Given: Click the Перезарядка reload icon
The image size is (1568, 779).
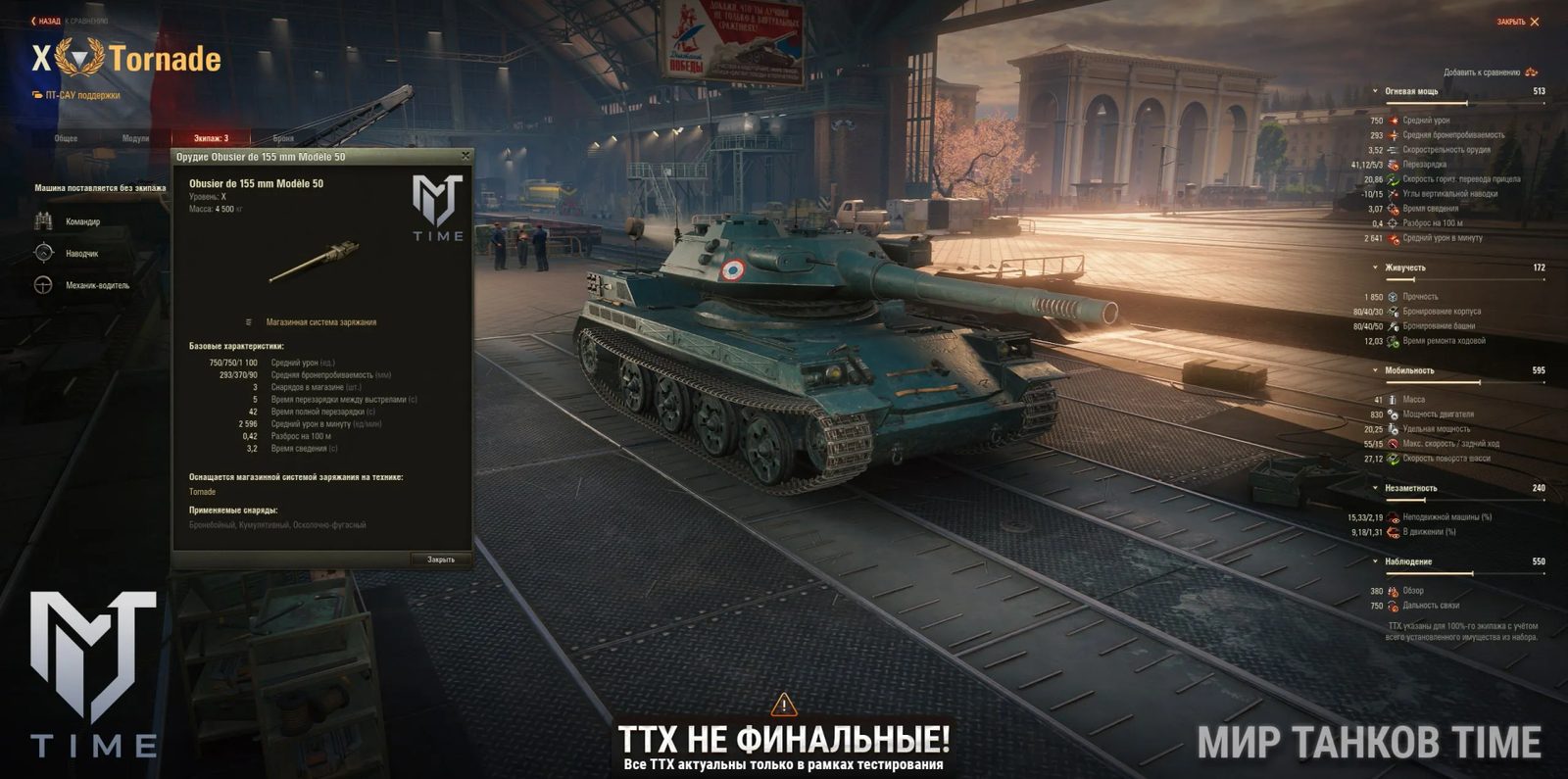Looking at the screenshot, I should [1393, 166].
